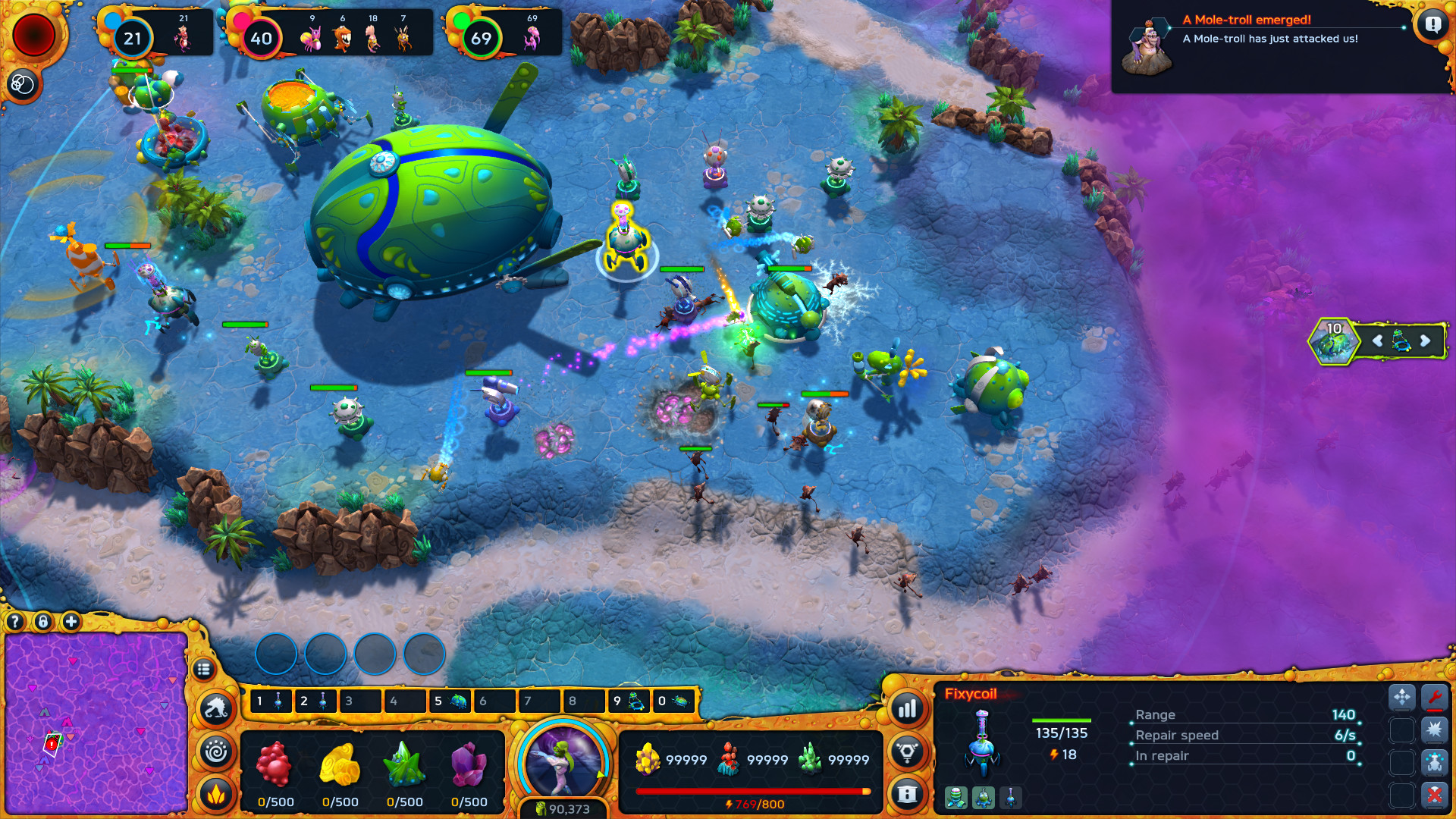1456x819 pixels.
Task: Toggle the idle unit lamp indicator
Action: 908,752
